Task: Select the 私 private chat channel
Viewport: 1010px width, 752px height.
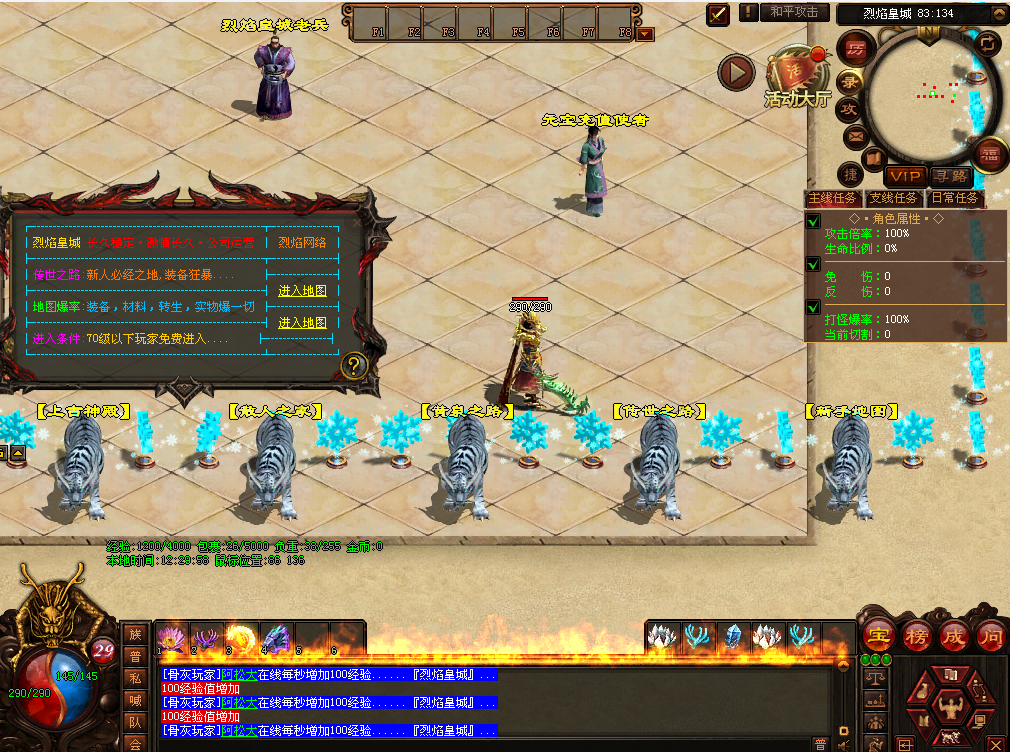Action: click(135, 677)
